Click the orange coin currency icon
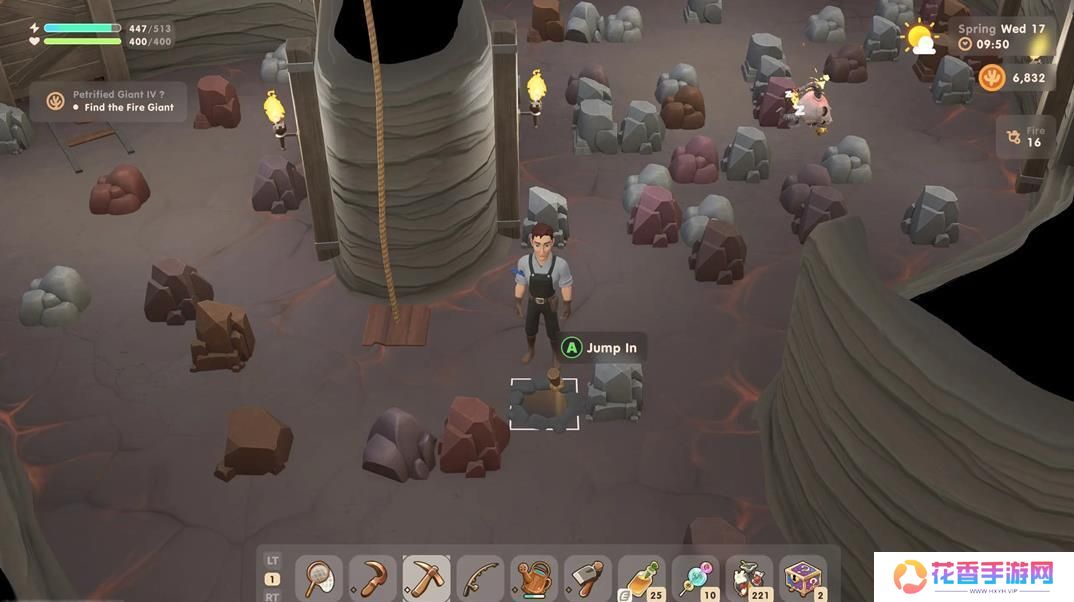Viewport: 1074px width, 602px height. 992,78
